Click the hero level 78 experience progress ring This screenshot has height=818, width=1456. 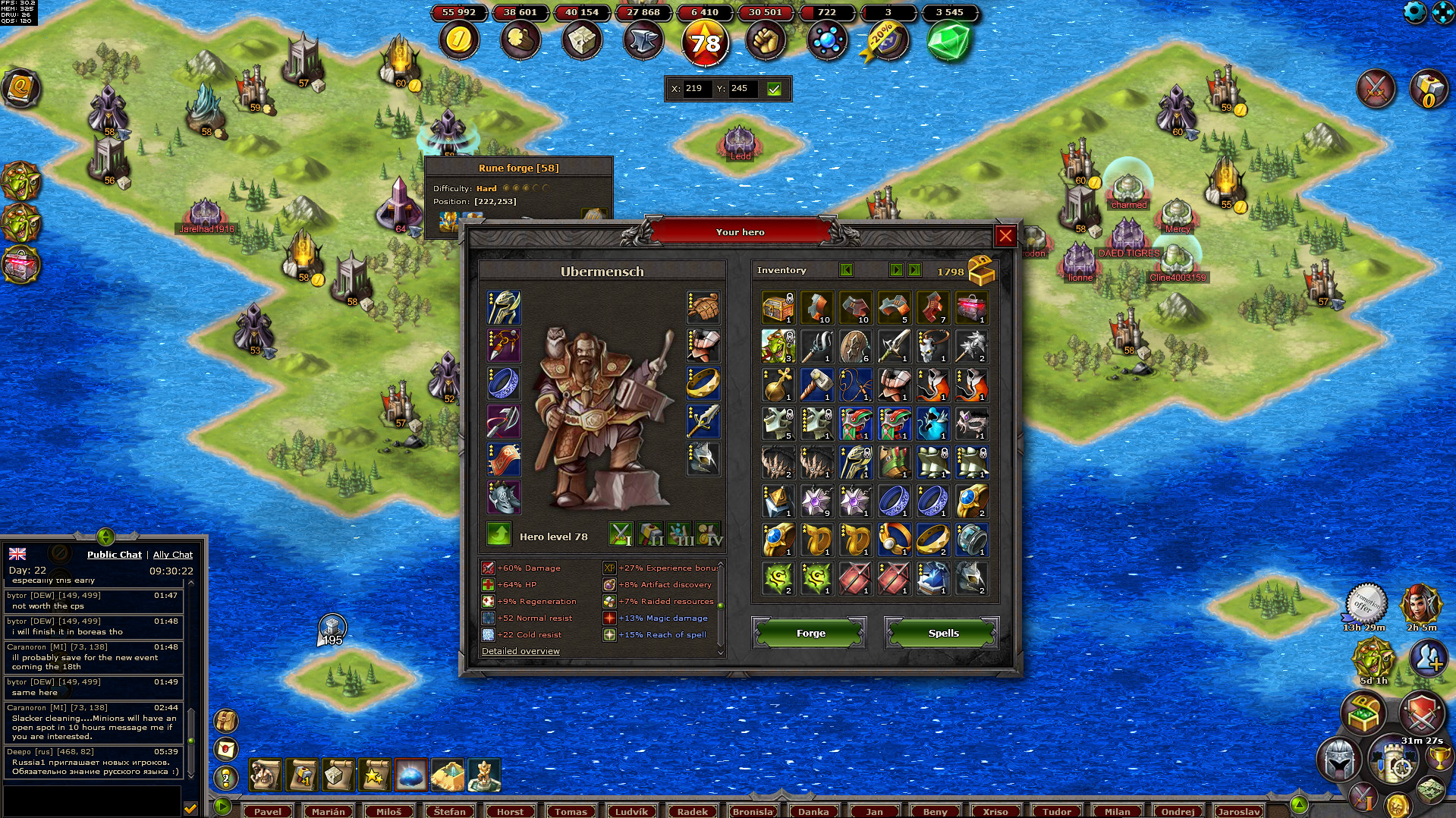pyautogui.click(x=705, y=42)
